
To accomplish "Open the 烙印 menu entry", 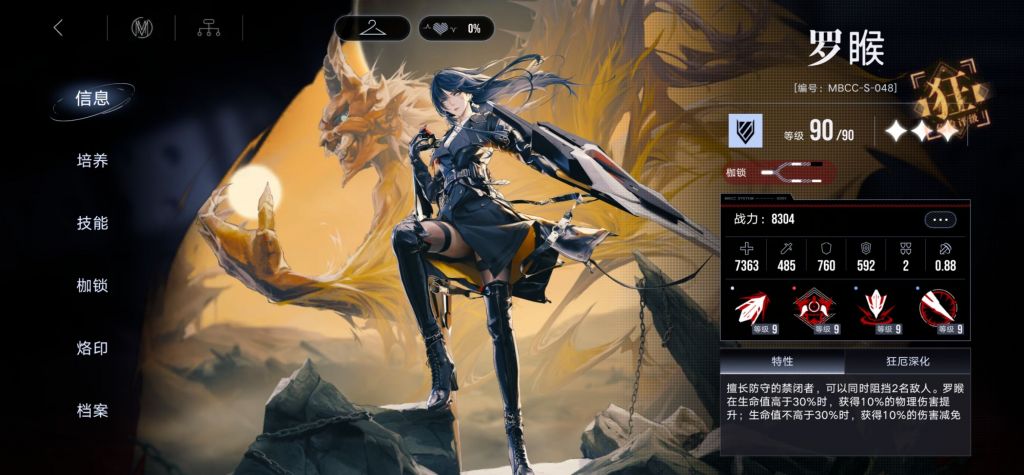I will tap(92, 348).
